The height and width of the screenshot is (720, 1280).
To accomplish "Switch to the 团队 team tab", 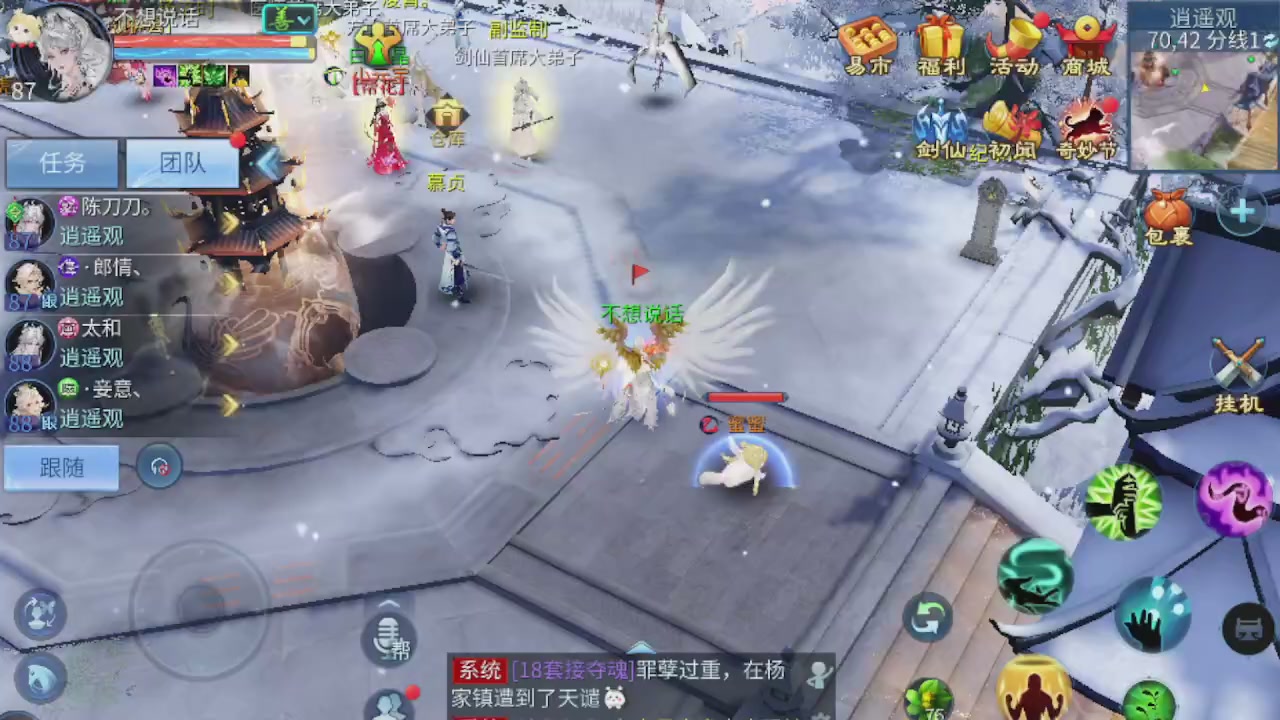I will click(181, 163).
